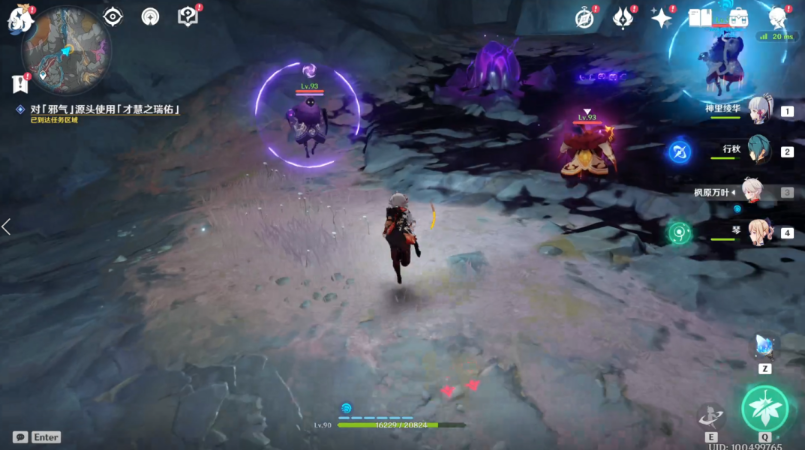Viewport: 805px width, 450px height.
Task: Open the backpack inventory icon
Action: point(739,18)
